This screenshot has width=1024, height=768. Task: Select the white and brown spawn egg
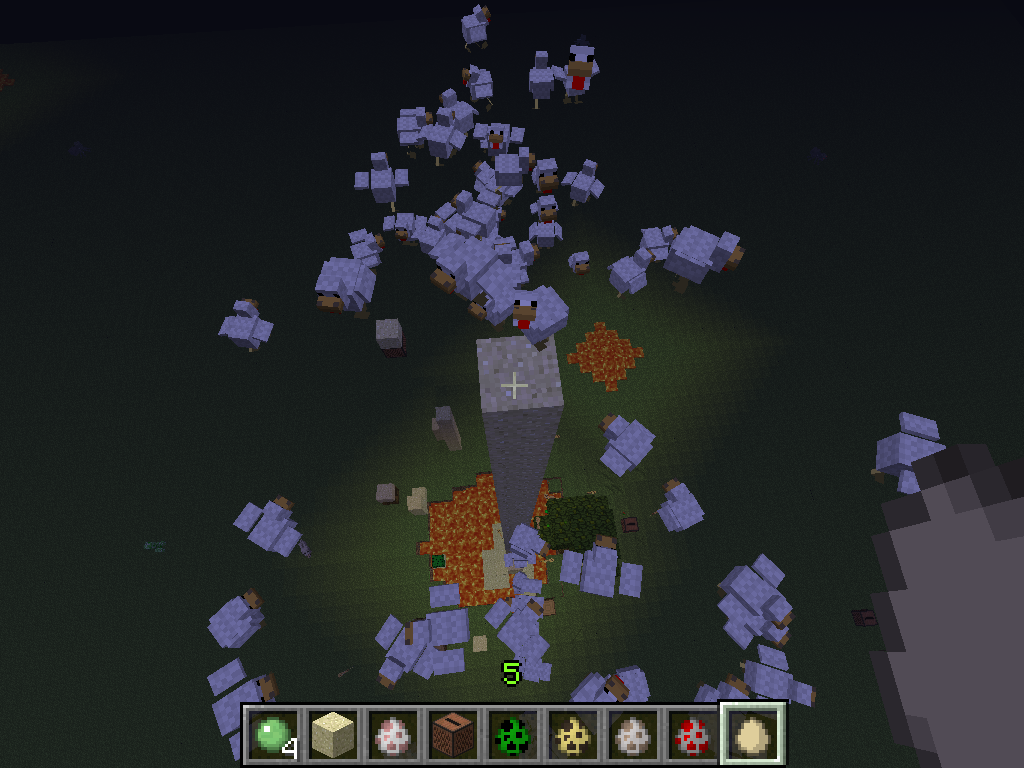click(x=632, y=735)
